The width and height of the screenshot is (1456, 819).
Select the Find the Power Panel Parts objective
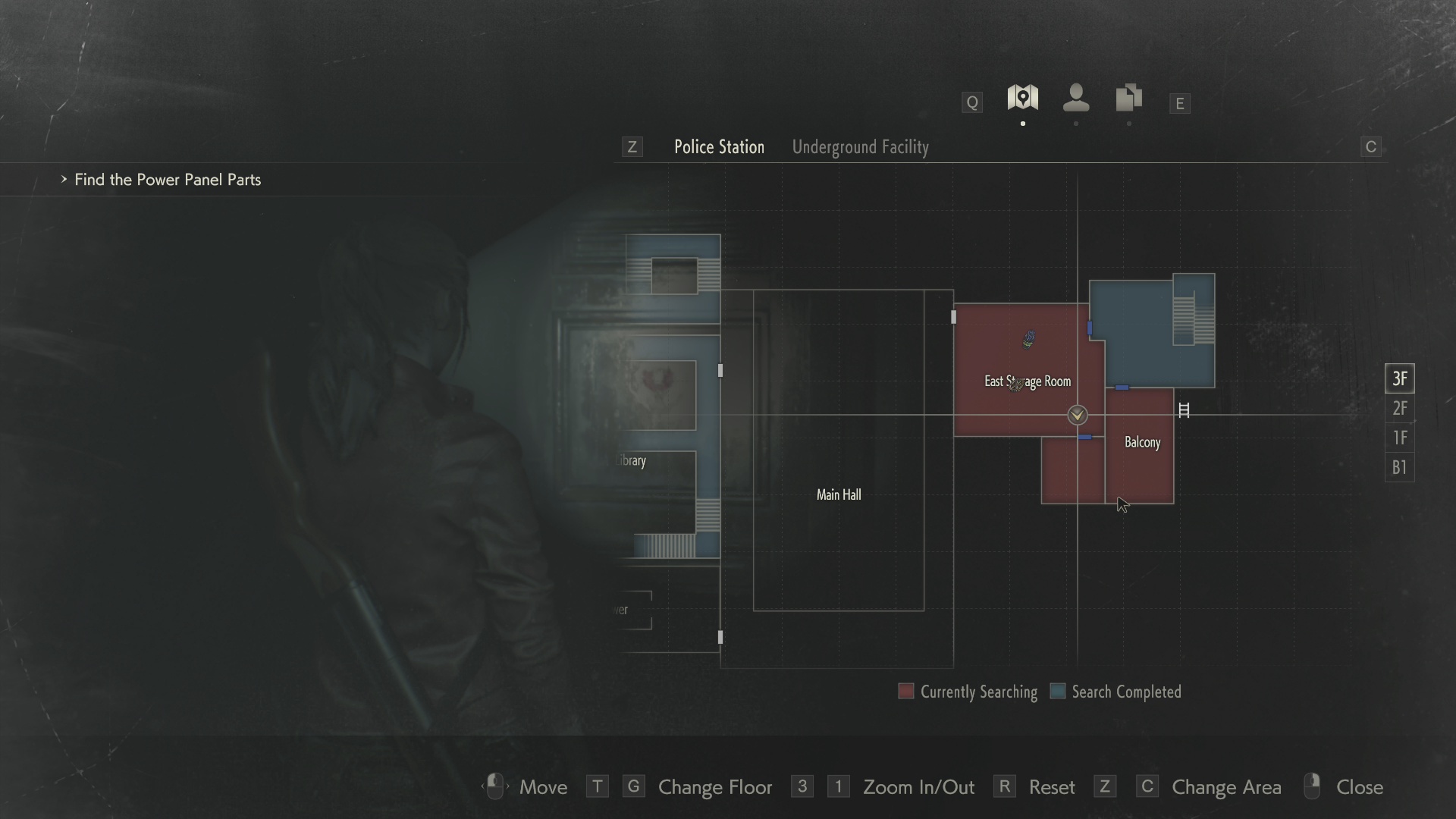click(x=168, y=180)
